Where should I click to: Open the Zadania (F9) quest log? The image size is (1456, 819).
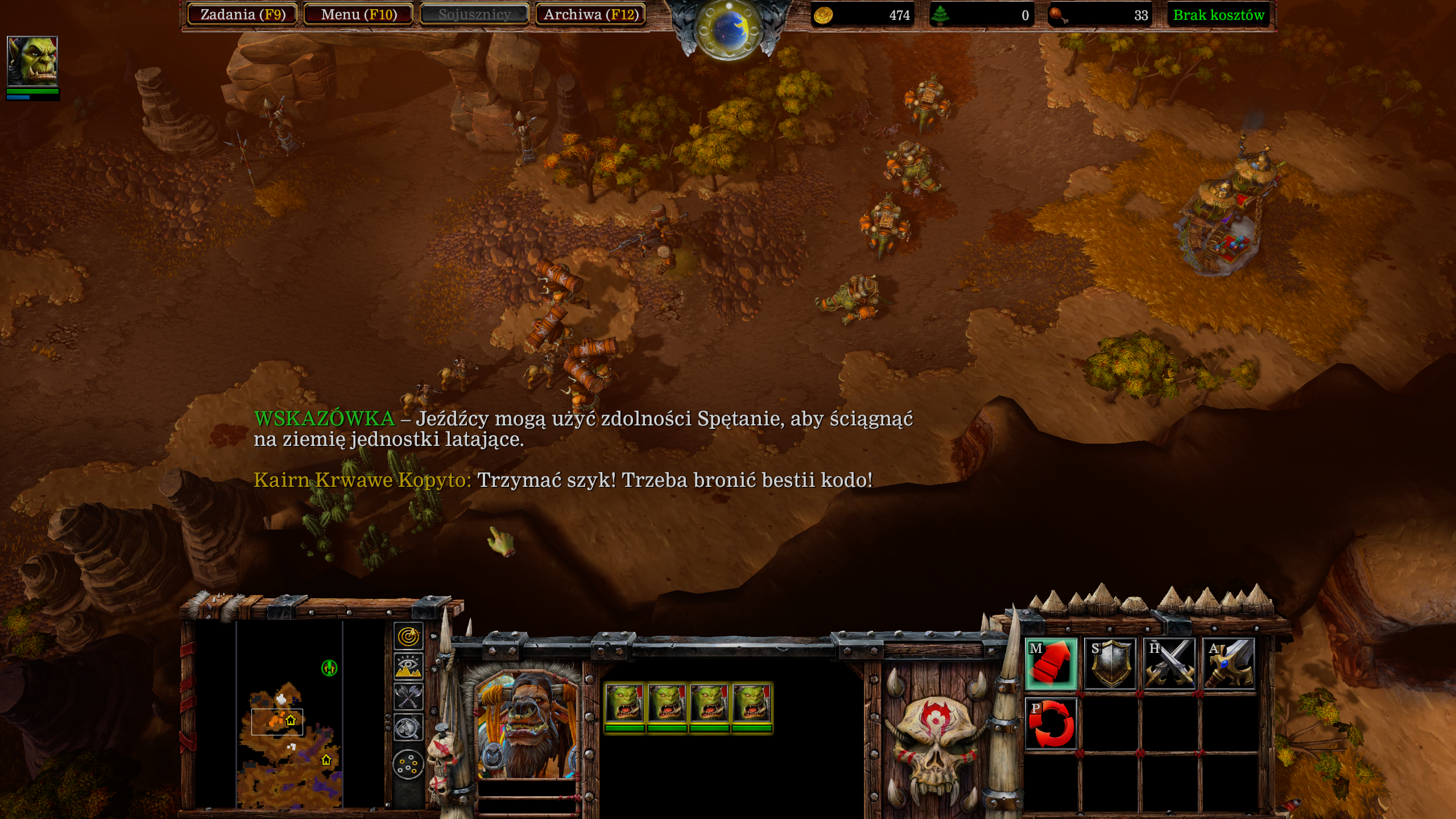(x=243, y=15)
